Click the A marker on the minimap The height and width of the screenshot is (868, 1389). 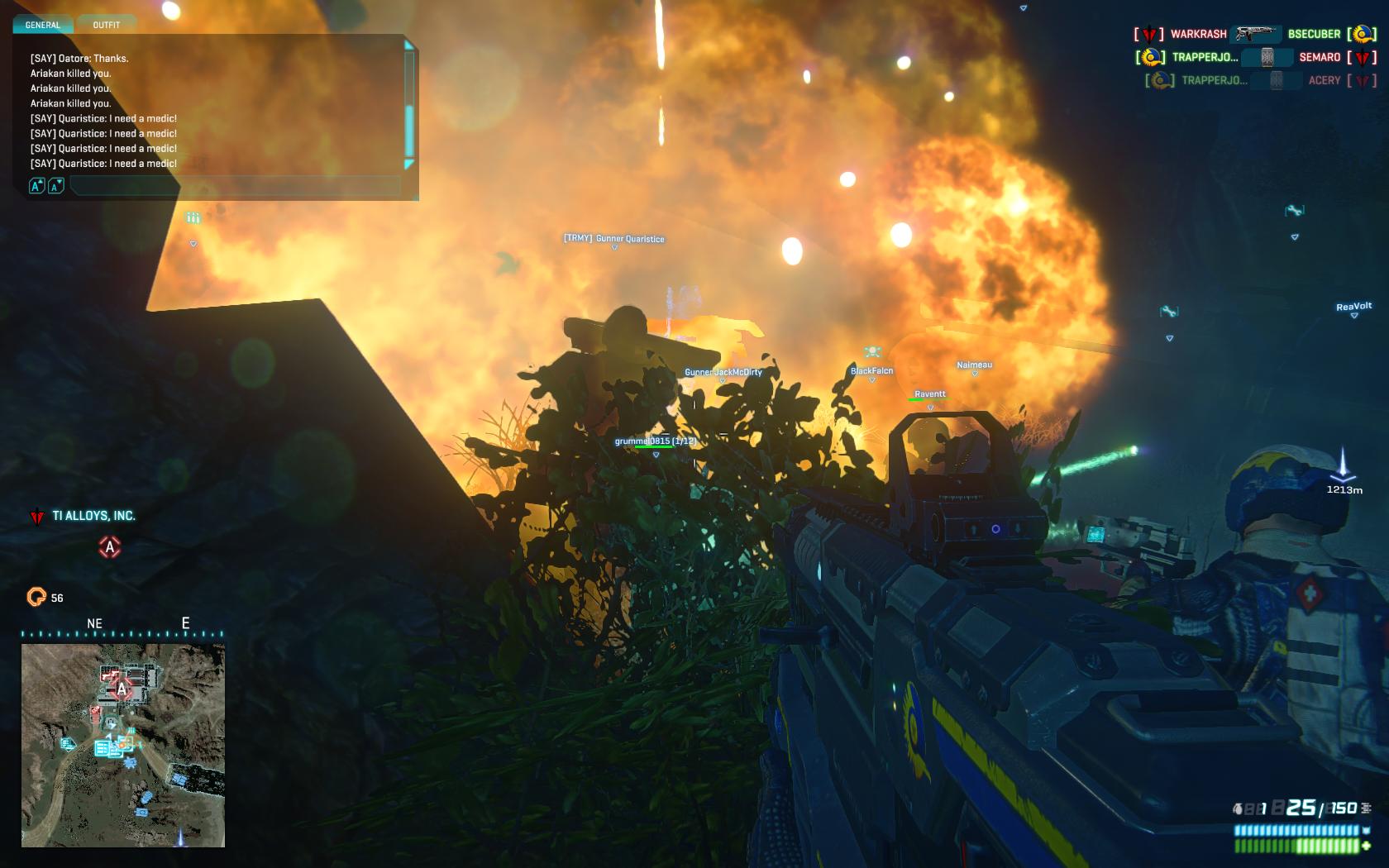click(122, 689)
